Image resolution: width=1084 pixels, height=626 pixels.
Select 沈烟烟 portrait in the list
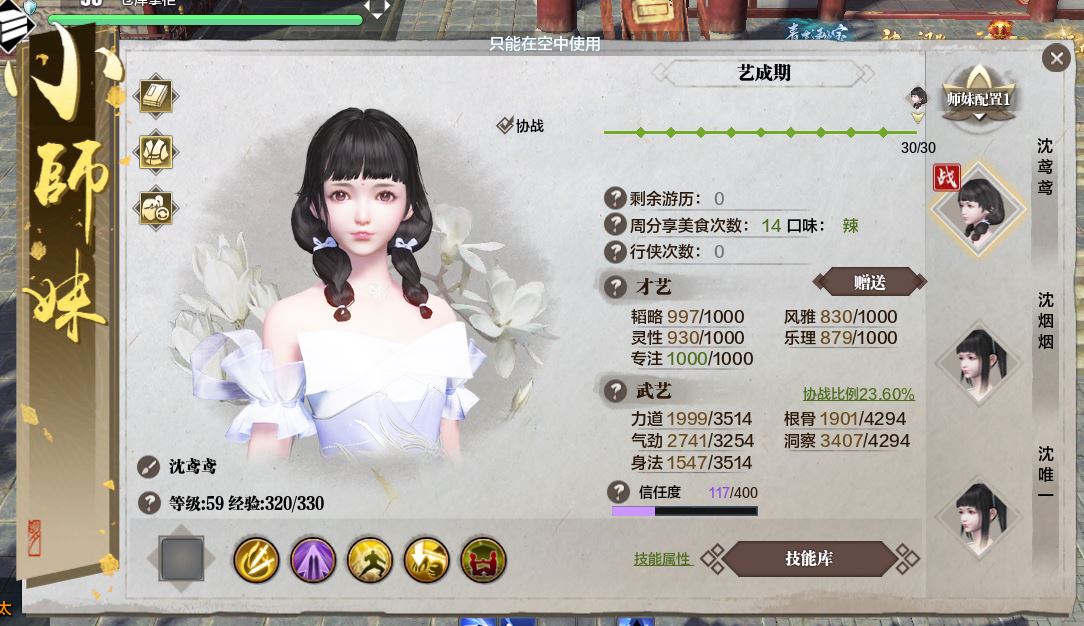point(977,360)
